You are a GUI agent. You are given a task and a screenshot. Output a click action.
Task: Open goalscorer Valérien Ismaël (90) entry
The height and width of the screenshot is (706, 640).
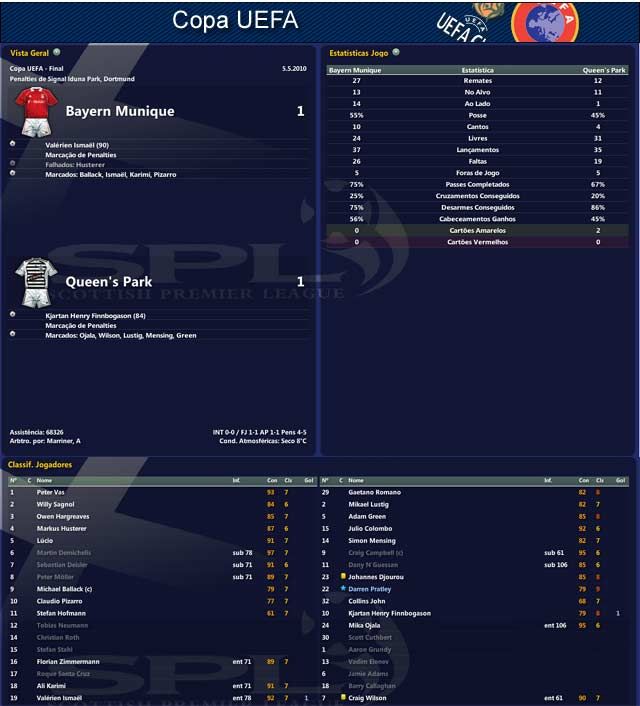point(77,145)
